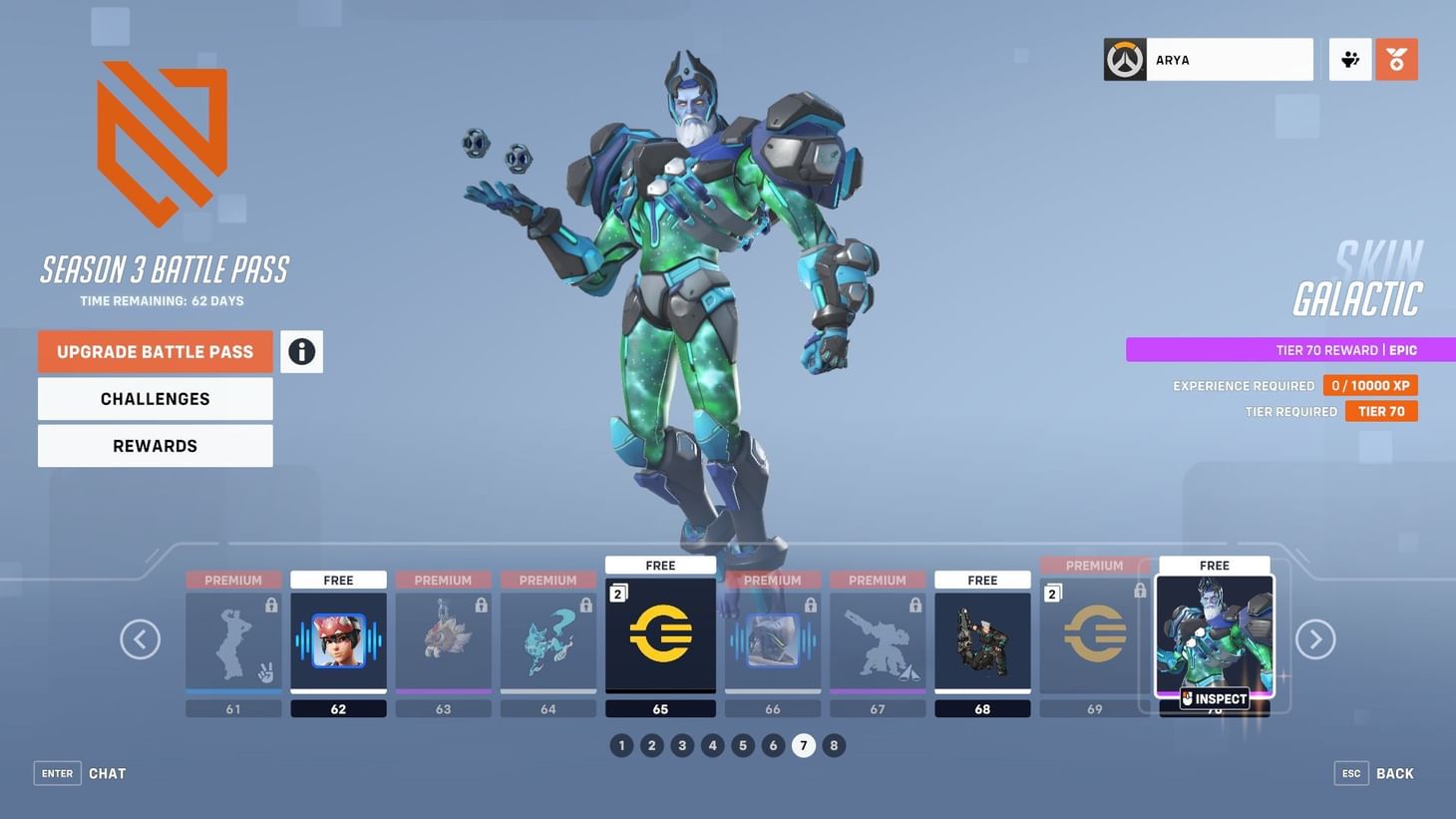
Task: Open the Challenges menu
Action: [x=155, y=398]
